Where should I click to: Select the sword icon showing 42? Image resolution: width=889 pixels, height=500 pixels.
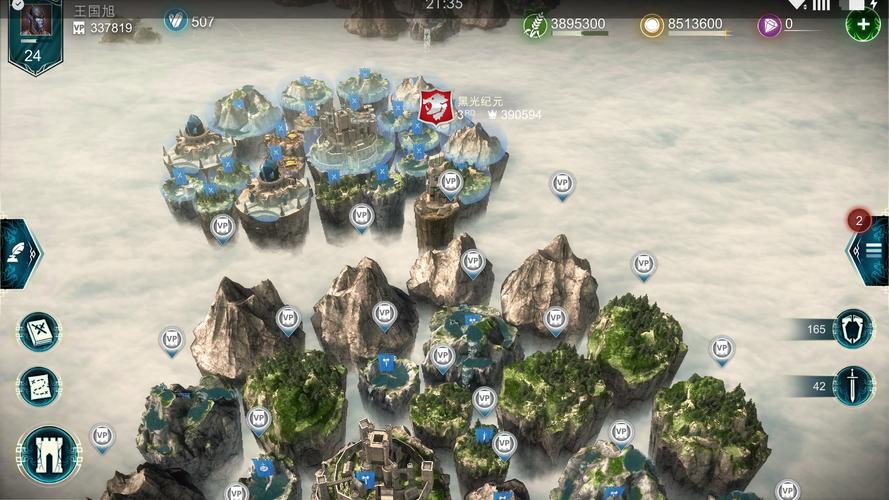coord(852,386)
